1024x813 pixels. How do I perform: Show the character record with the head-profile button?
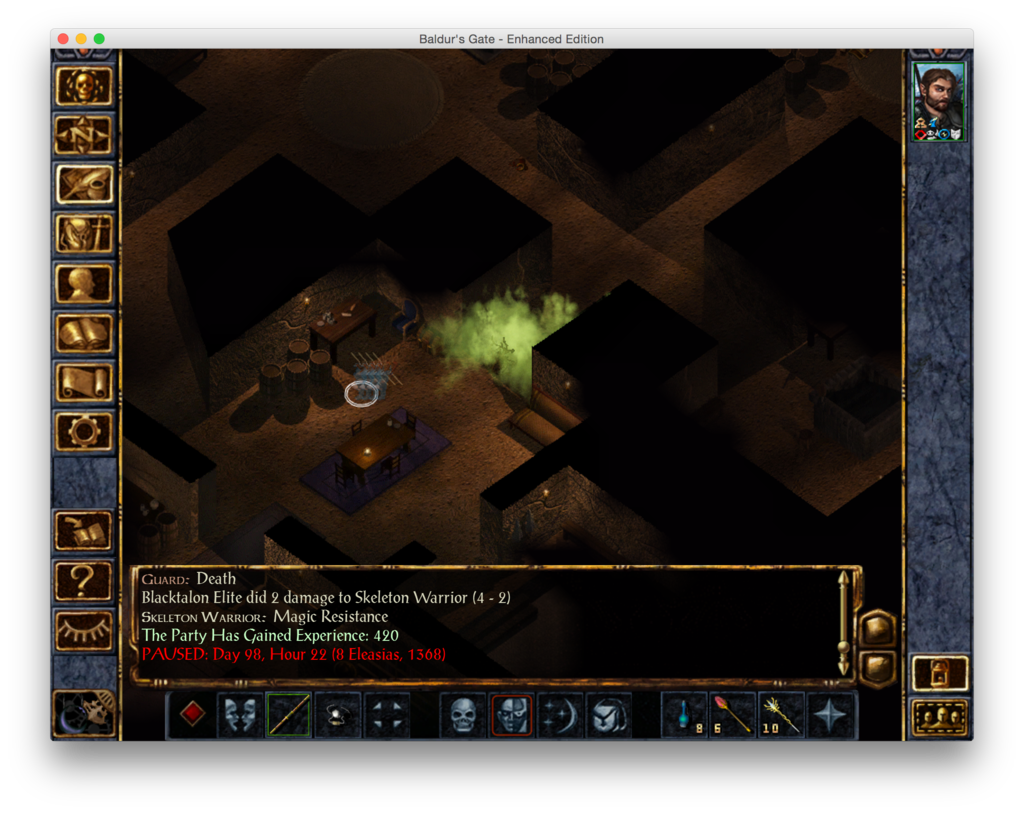pyautogui.click(x=84, y=284)
